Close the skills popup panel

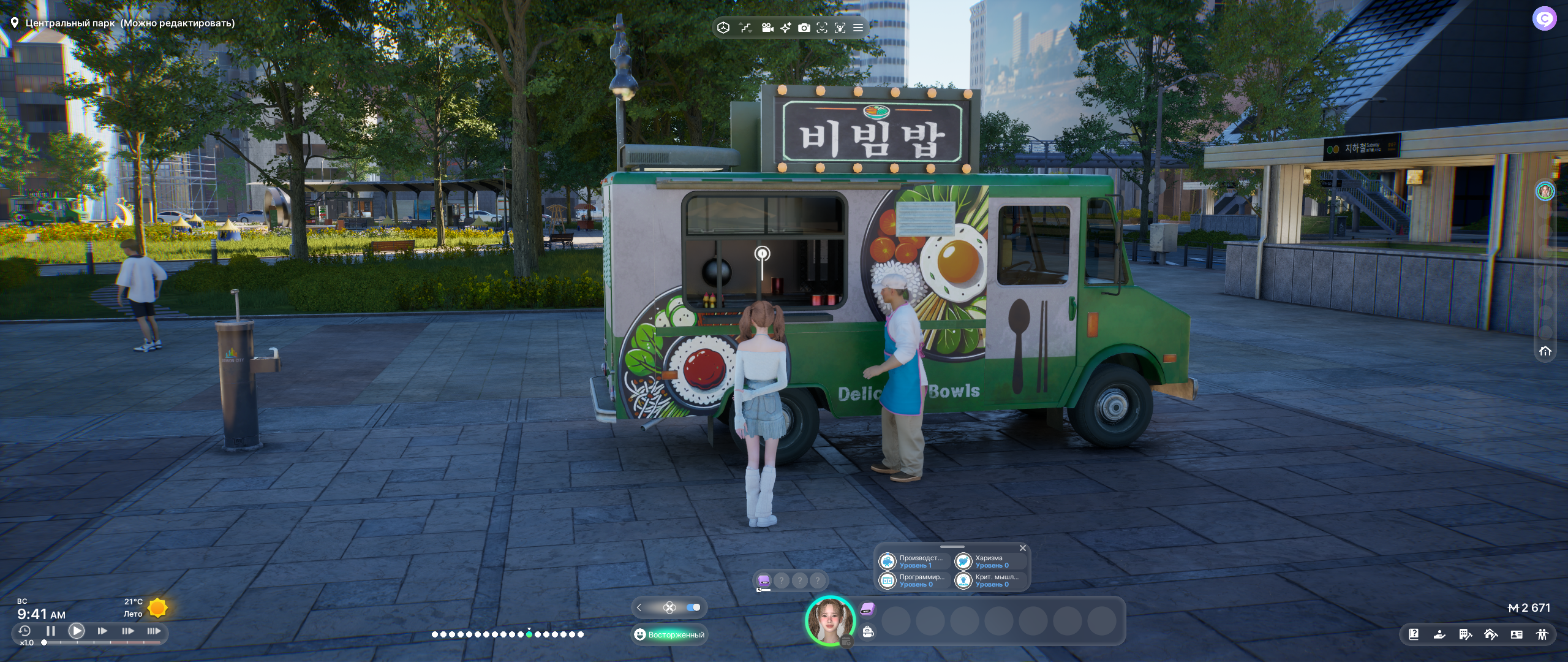[1022, 548]
